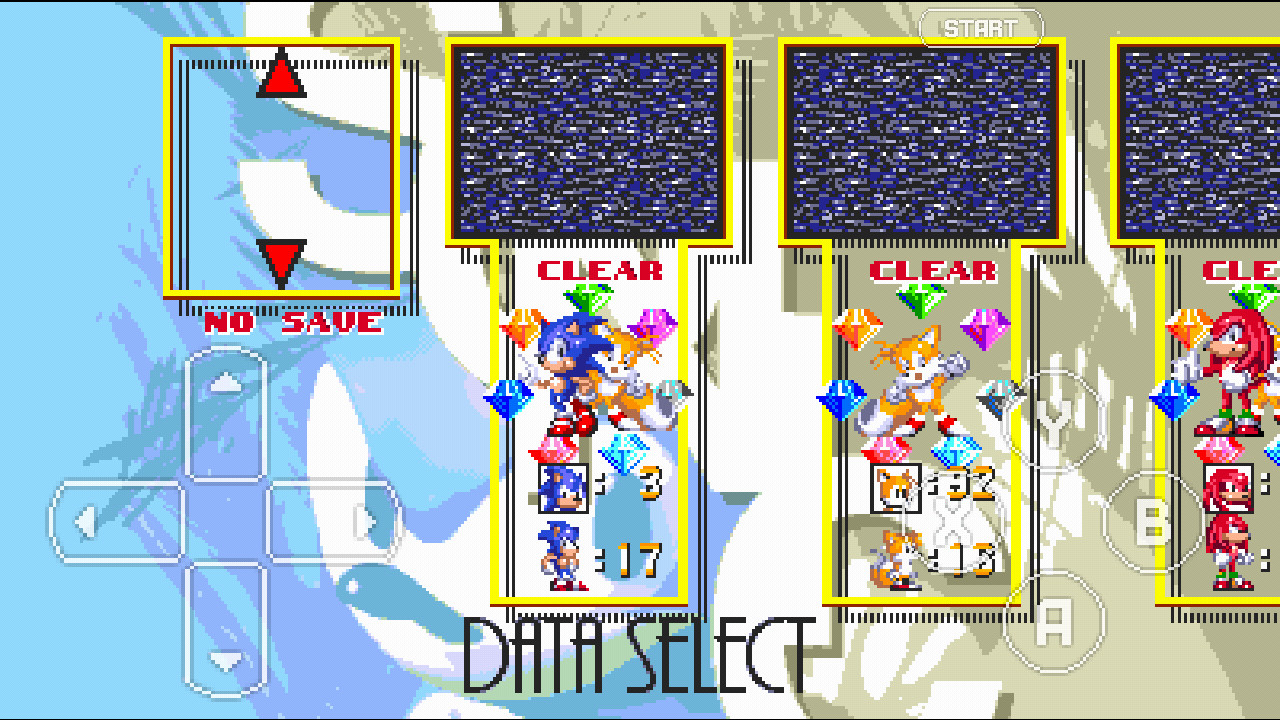Click the static preview screen of the second slot

click(920, 140)
